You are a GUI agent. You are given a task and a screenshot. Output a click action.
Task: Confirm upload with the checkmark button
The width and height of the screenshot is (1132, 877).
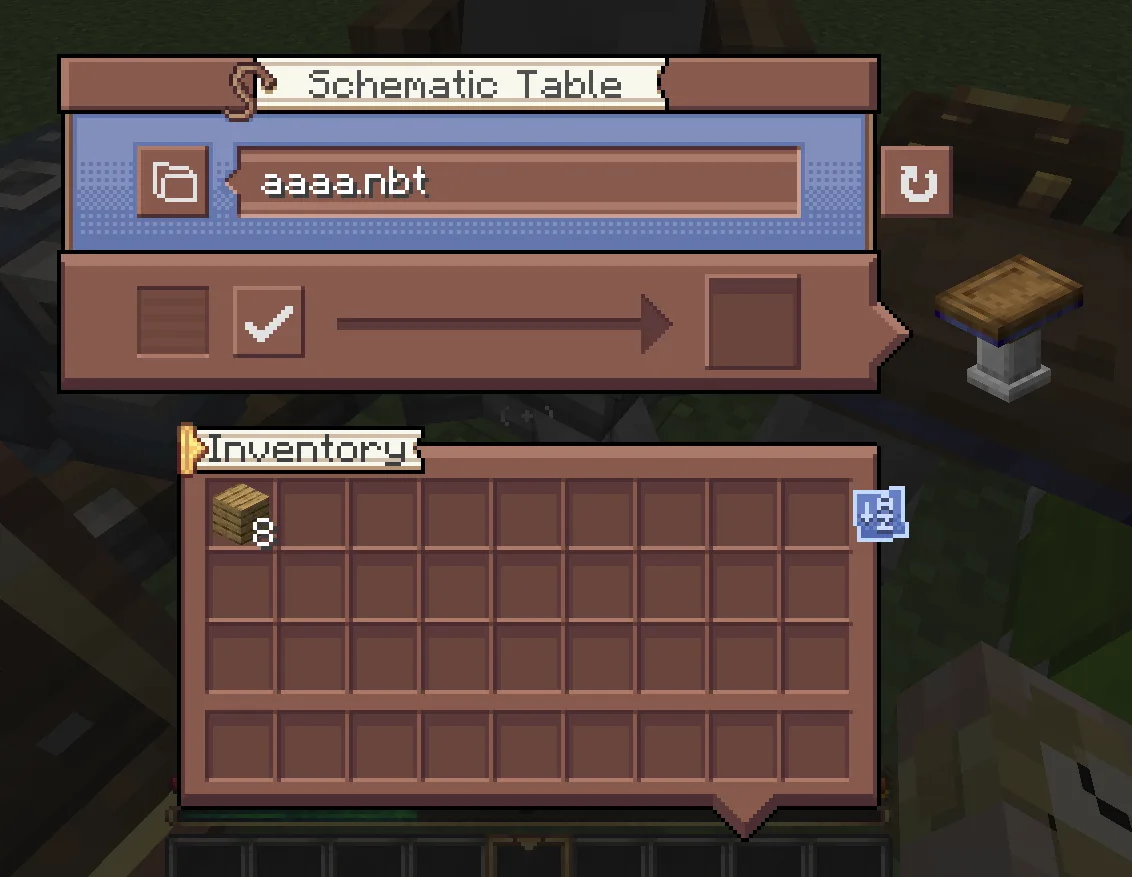coord(268,322)
